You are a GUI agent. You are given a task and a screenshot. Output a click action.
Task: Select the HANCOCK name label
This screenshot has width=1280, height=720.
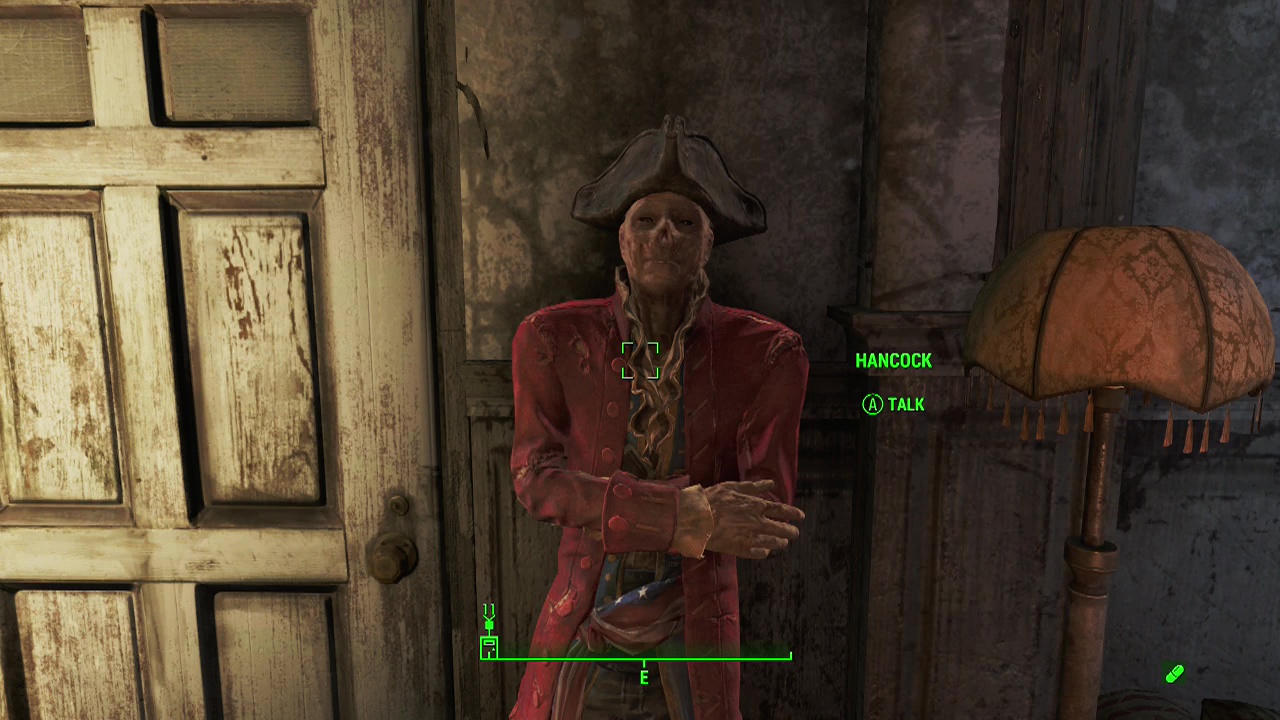(894, 361)
